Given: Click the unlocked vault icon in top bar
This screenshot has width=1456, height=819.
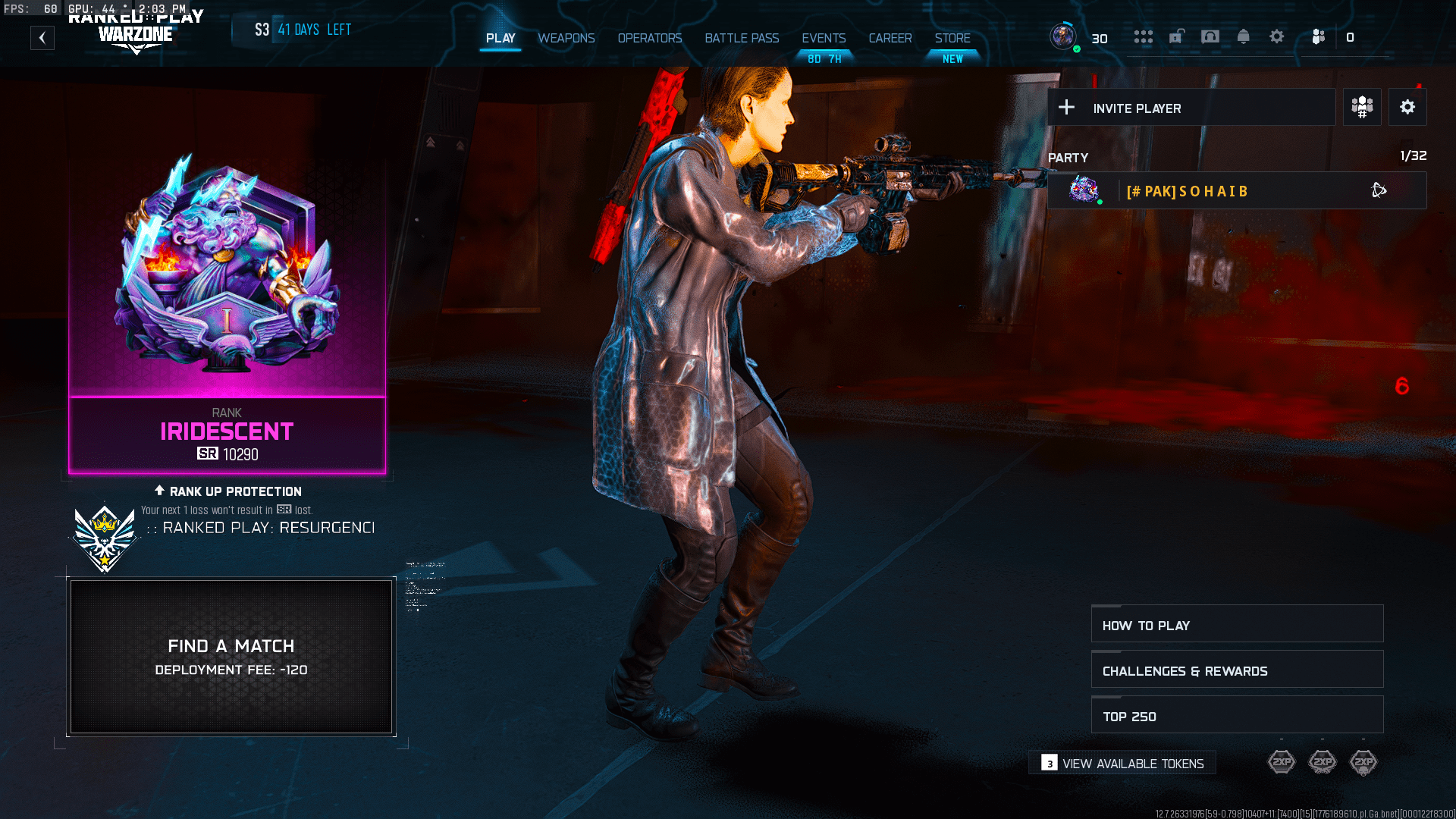Looking at the screenshot, I should [x=1177, y=36].
